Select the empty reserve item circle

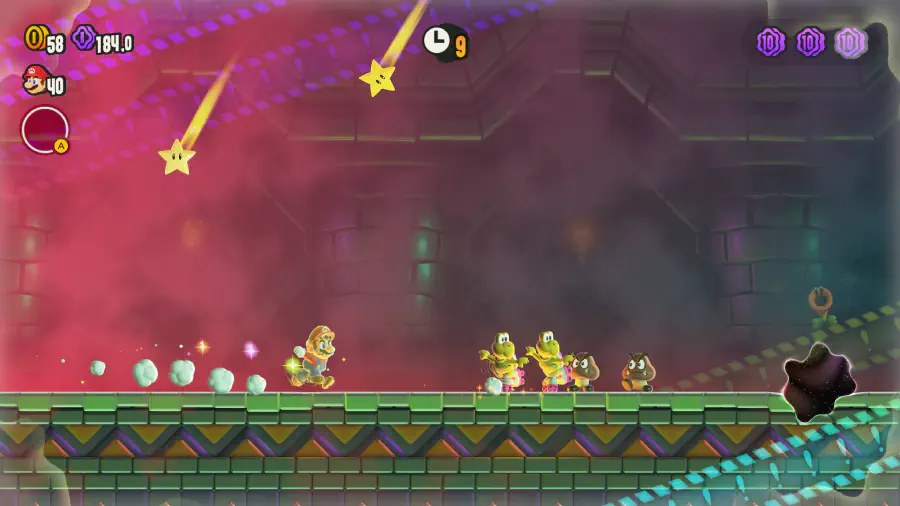45,130
